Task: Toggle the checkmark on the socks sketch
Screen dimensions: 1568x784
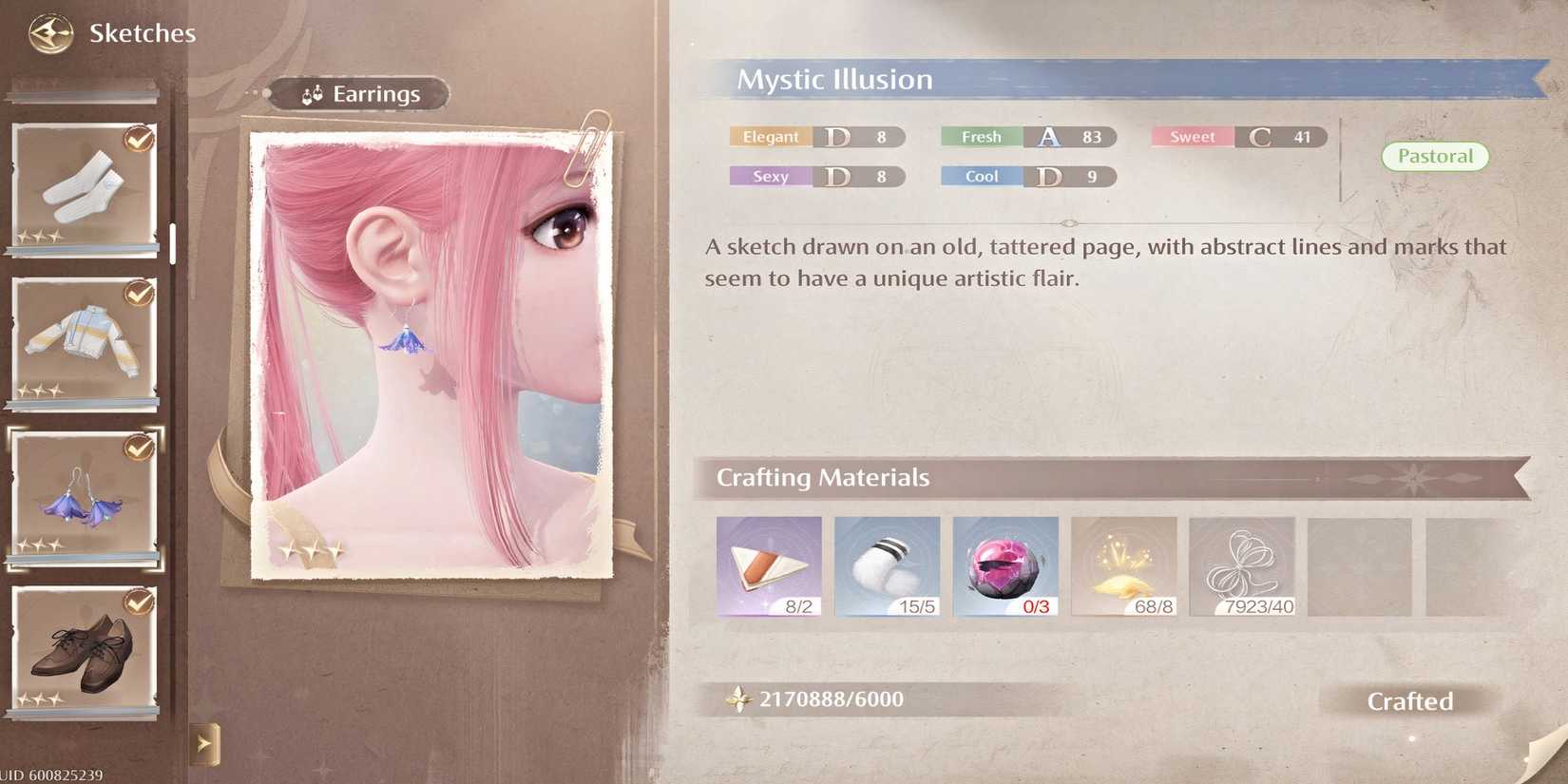Action: pyautogui.click(x=137, y=139)
